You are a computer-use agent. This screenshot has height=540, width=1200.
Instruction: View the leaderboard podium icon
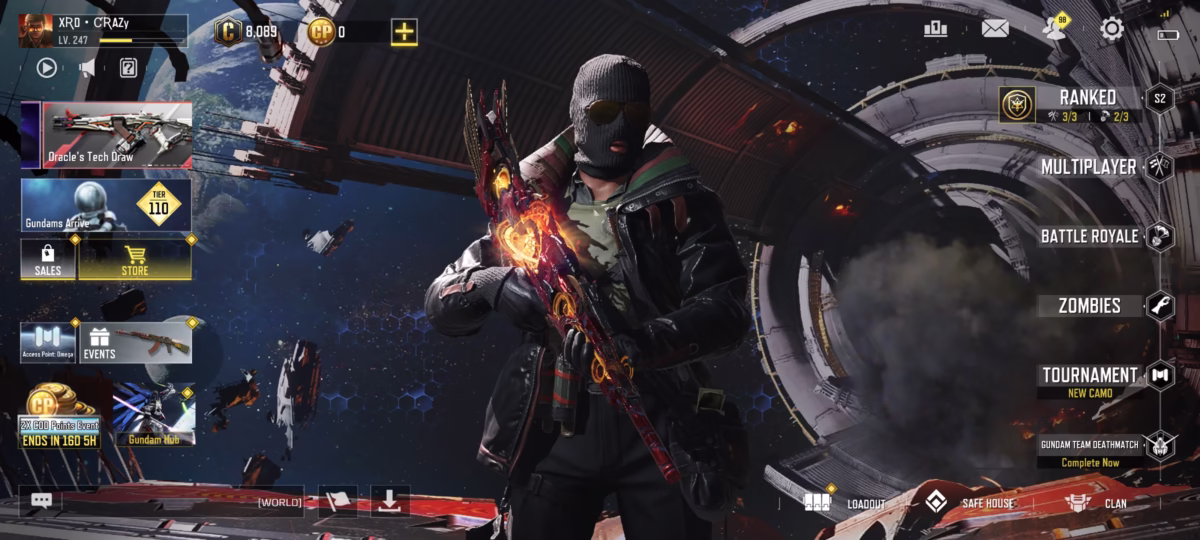pos(935,29)
